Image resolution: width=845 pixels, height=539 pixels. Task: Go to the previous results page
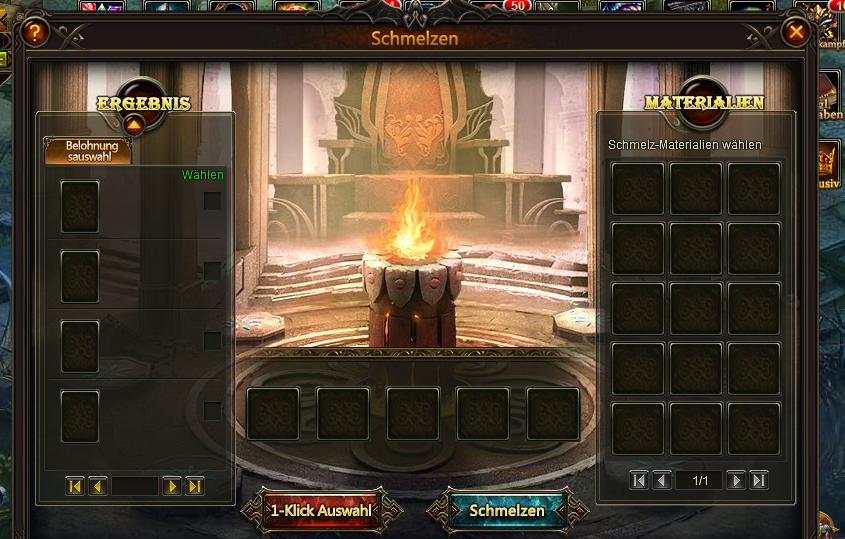[98, 486]
